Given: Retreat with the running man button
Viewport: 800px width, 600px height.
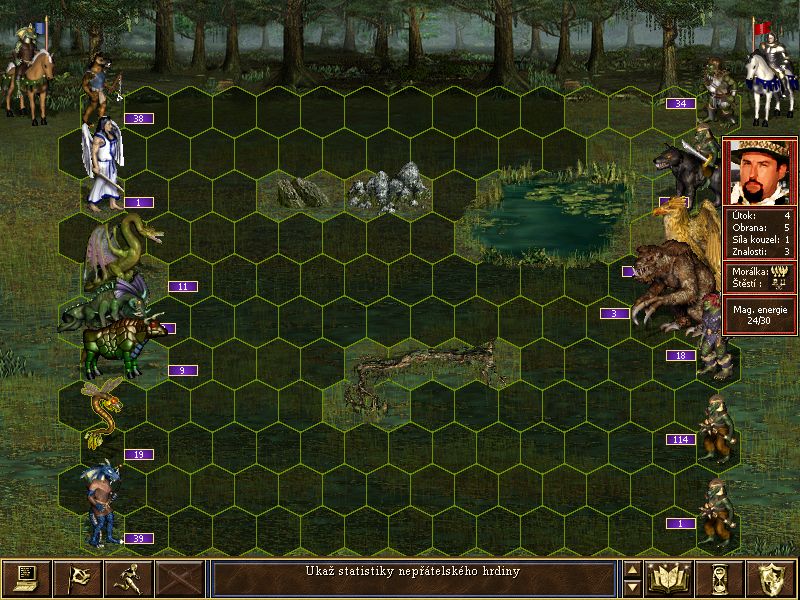Looking at the screenshot, I should [x=129, y=578].
